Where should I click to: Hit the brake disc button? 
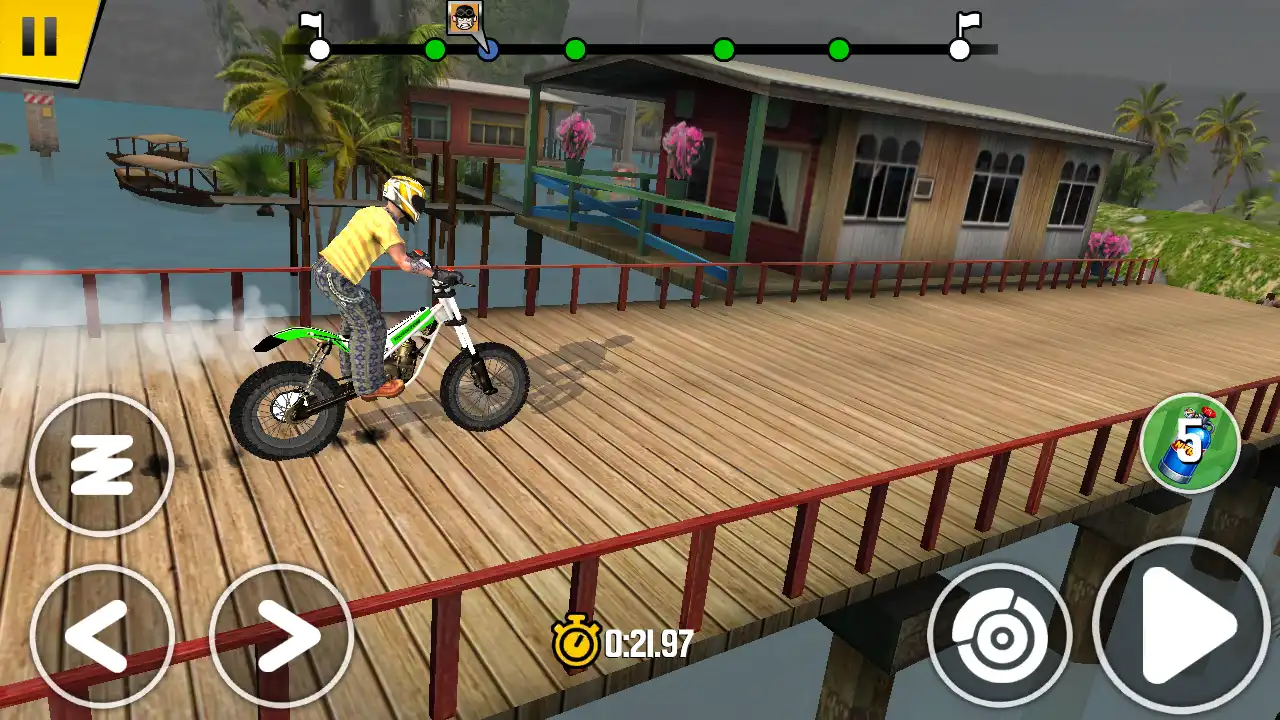pyautogui.click(x=999, y=635)
